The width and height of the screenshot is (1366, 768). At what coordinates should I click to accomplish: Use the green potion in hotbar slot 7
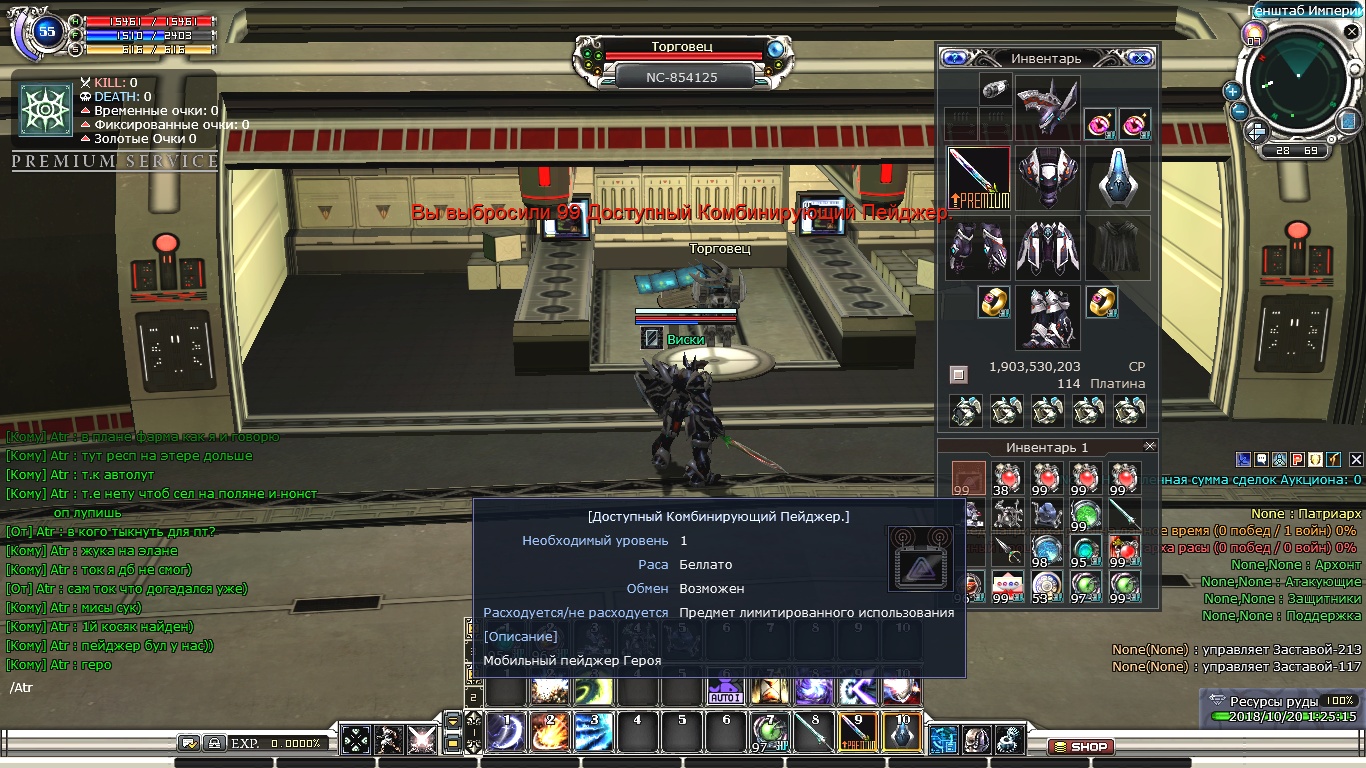tap(768, 732)
